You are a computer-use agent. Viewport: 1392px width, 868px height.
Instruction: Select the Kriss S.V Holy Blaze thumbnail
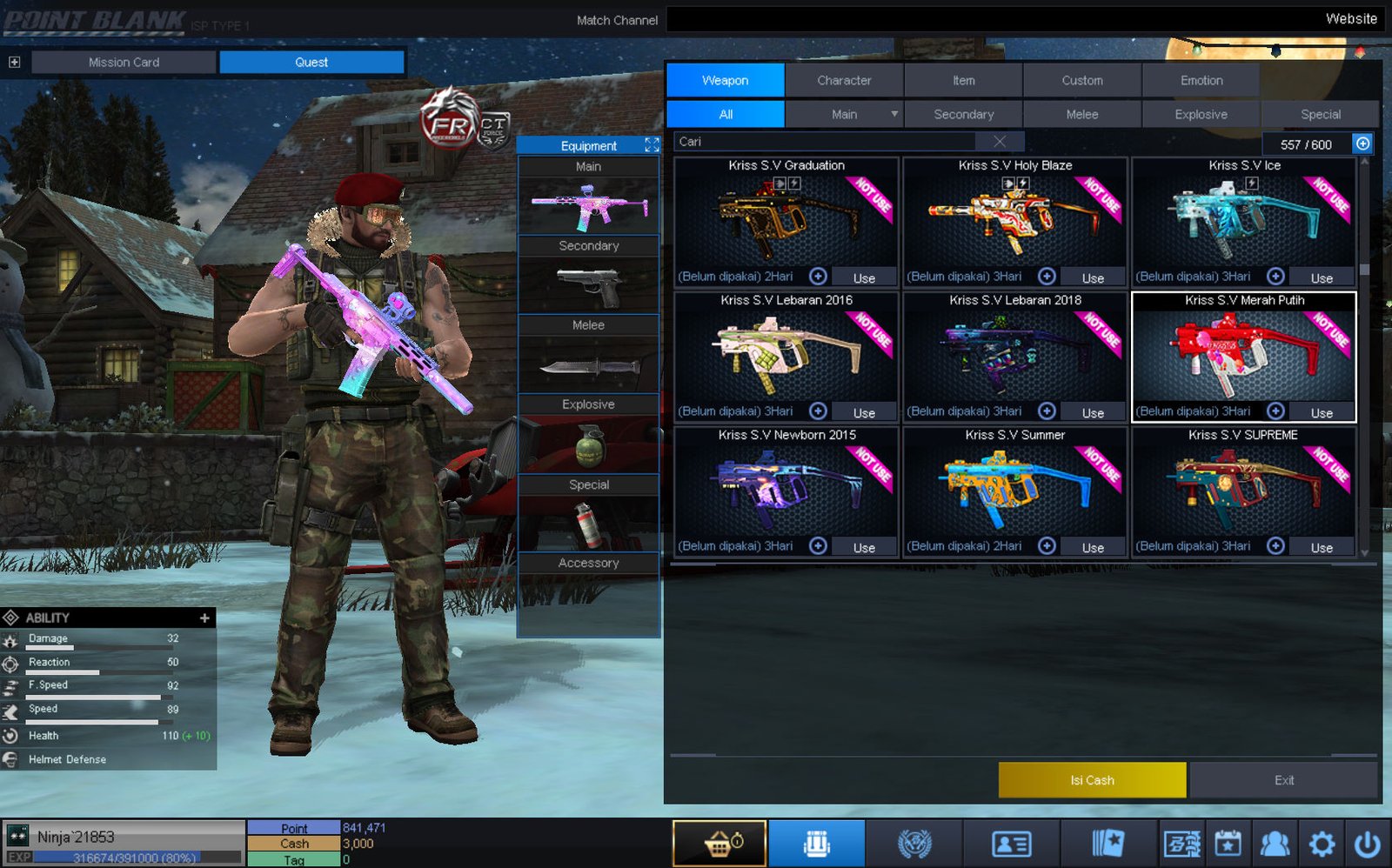(x=1014, y=219)
